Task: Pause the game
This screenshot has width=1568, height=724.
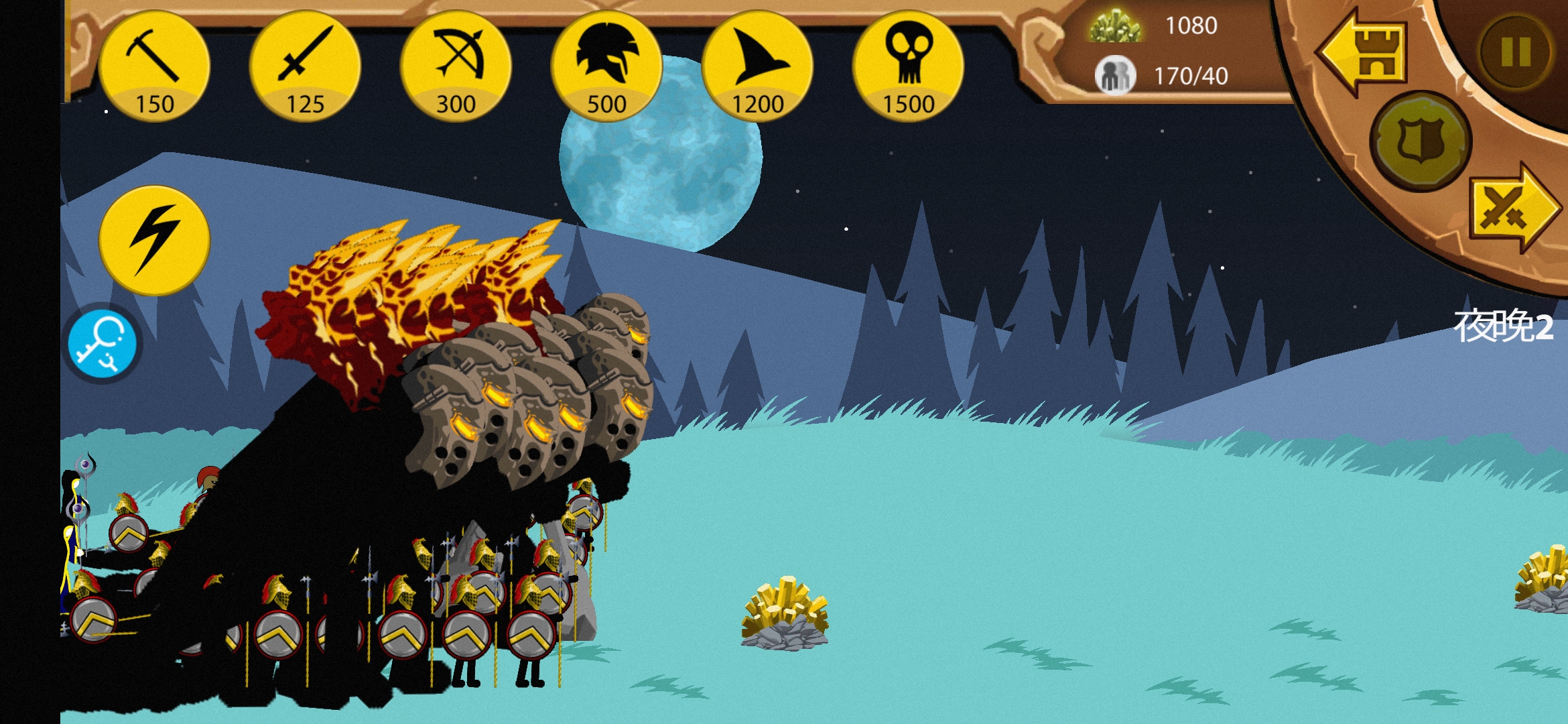Action: [1516, 52]
